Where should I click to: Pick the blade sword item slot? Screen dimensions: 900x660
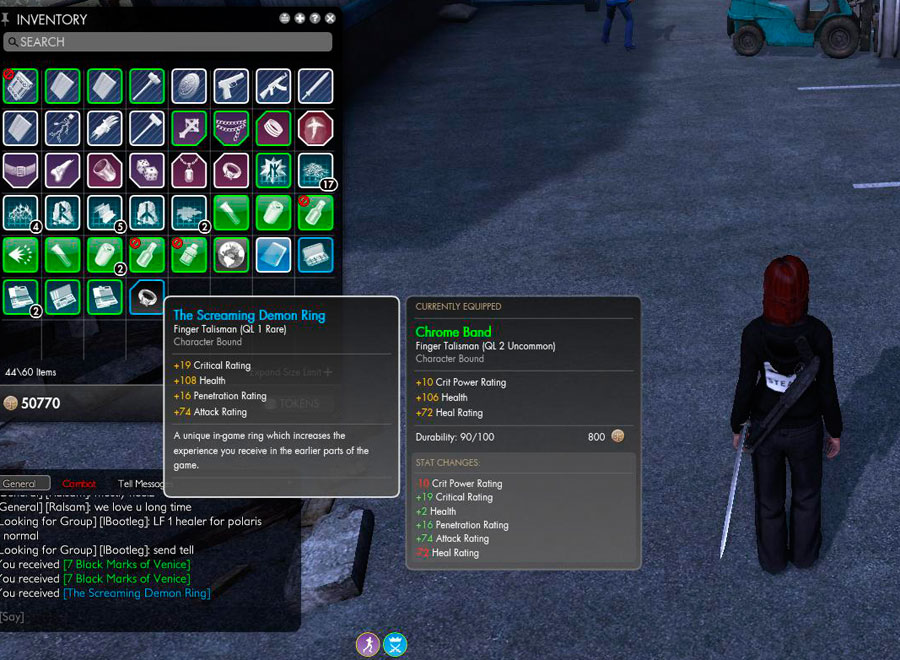(x=316, y=86)
